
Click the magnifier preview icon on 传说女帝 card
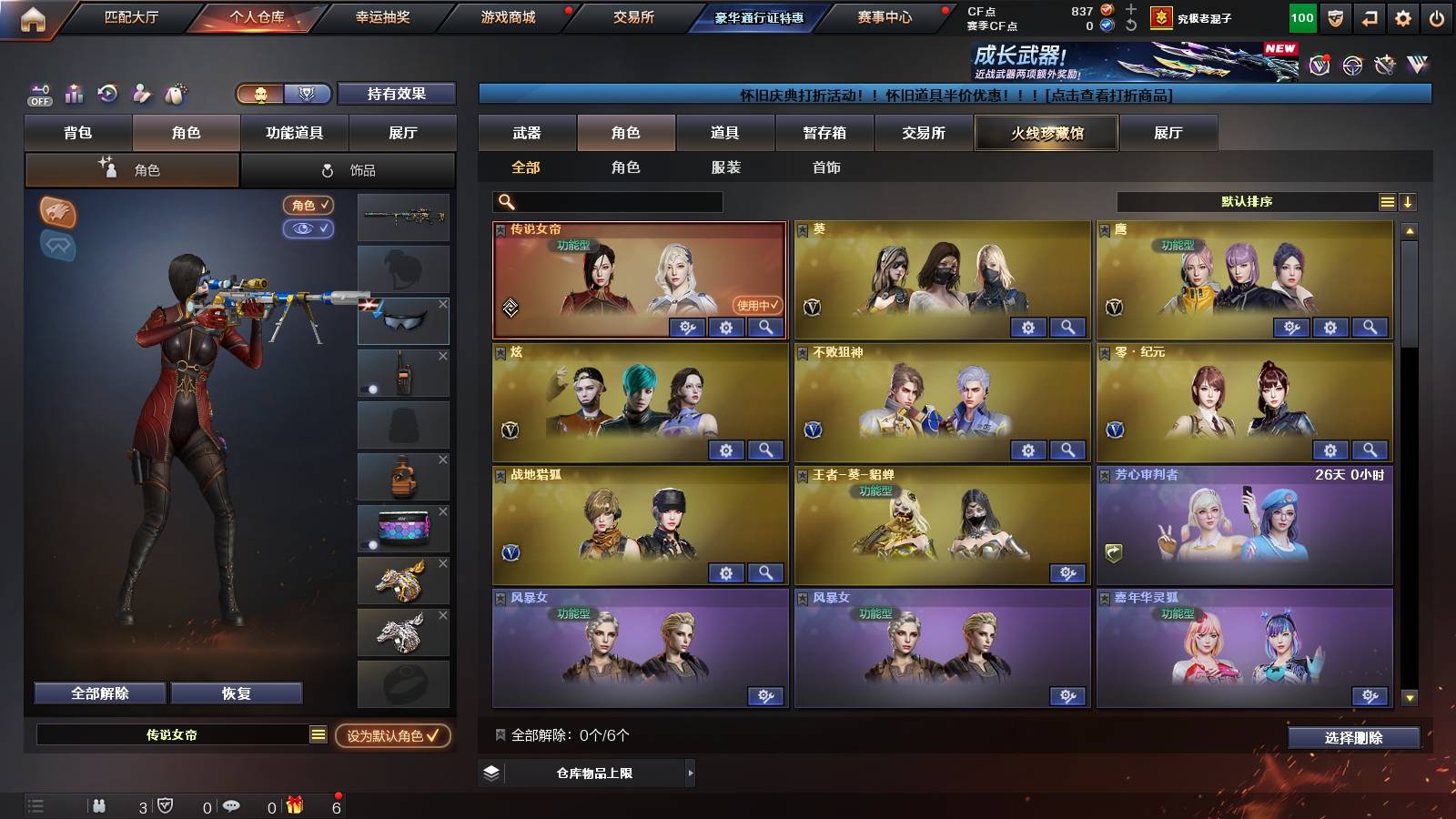point(767,328)
